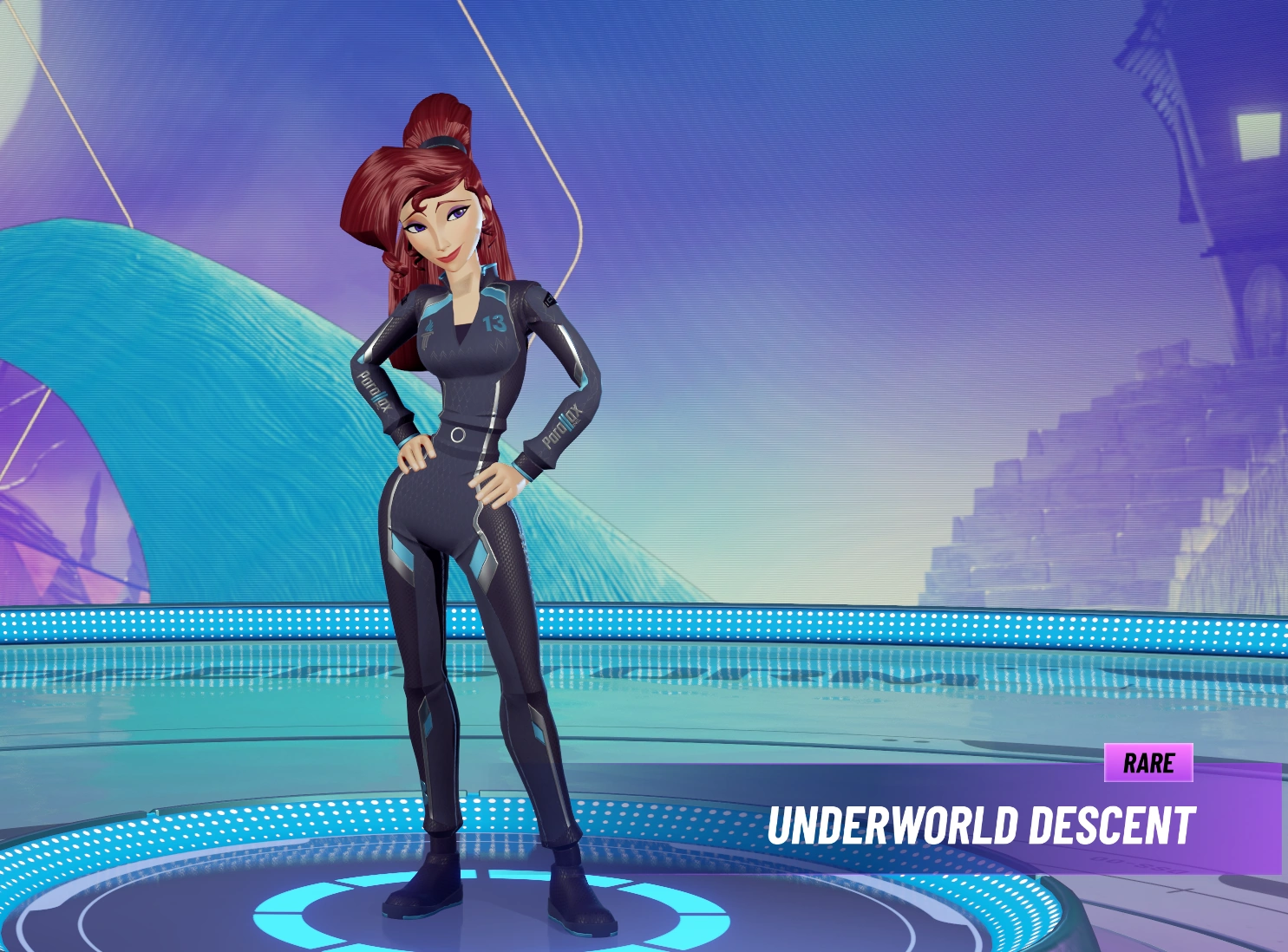Click the number 13 emblem on the suit

495,322
